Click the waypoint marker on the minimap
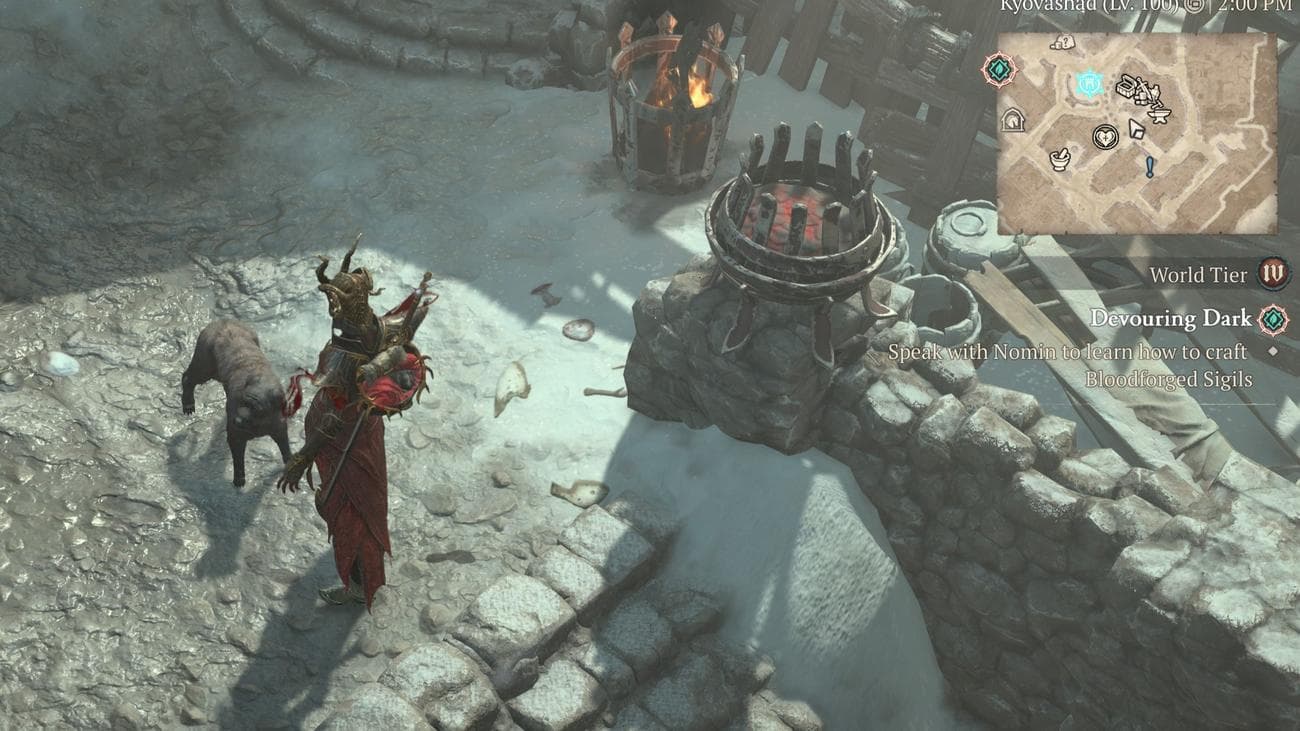1300x731 pixels. point(1090,84)
